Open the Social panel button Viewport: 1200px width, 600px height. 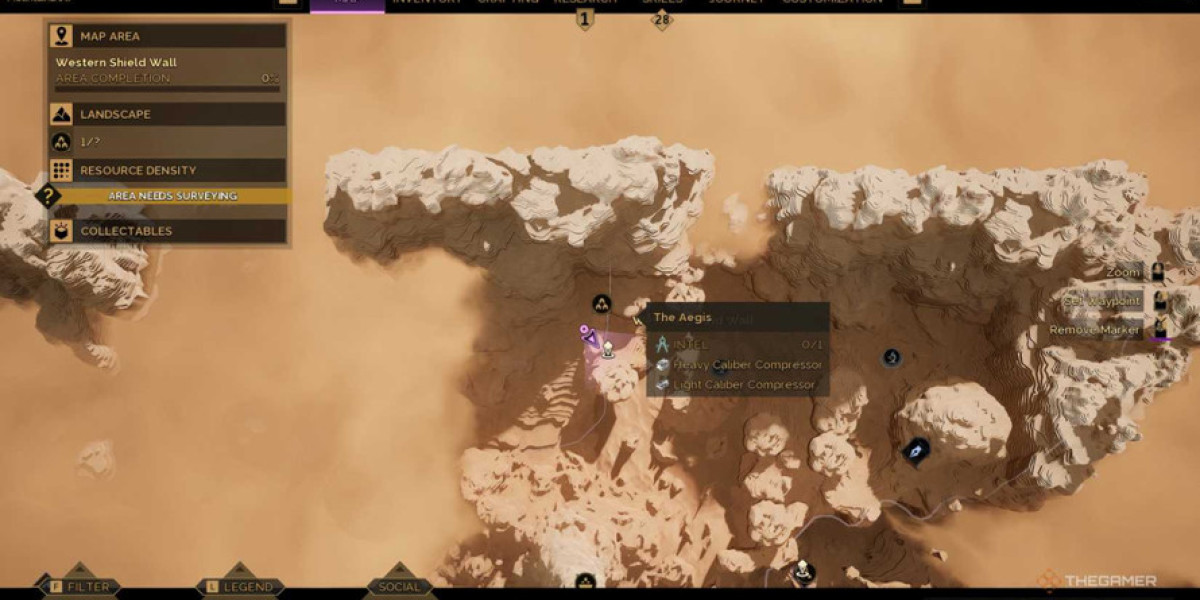[399, 586]
